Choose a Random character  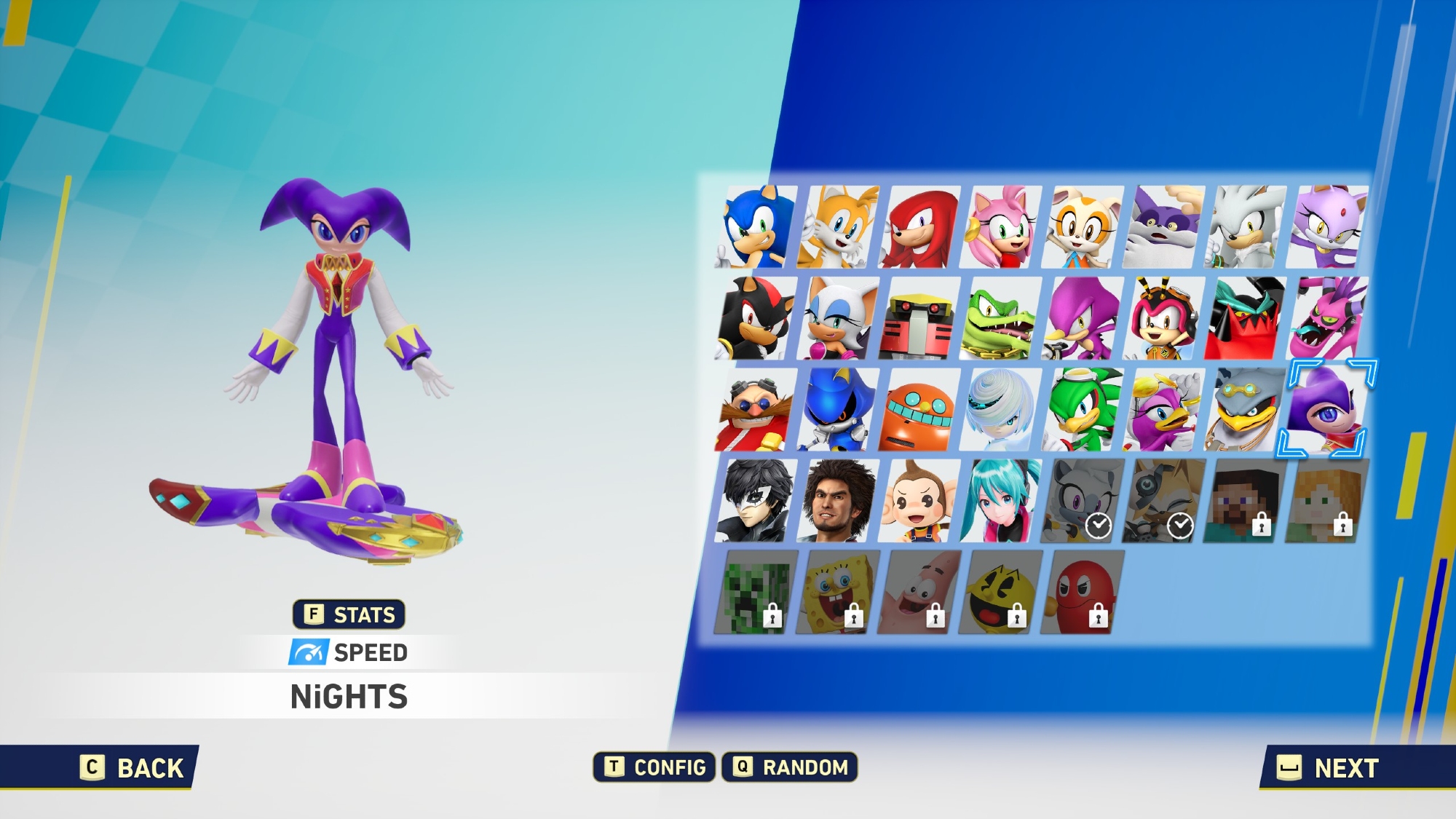[790, 767]
